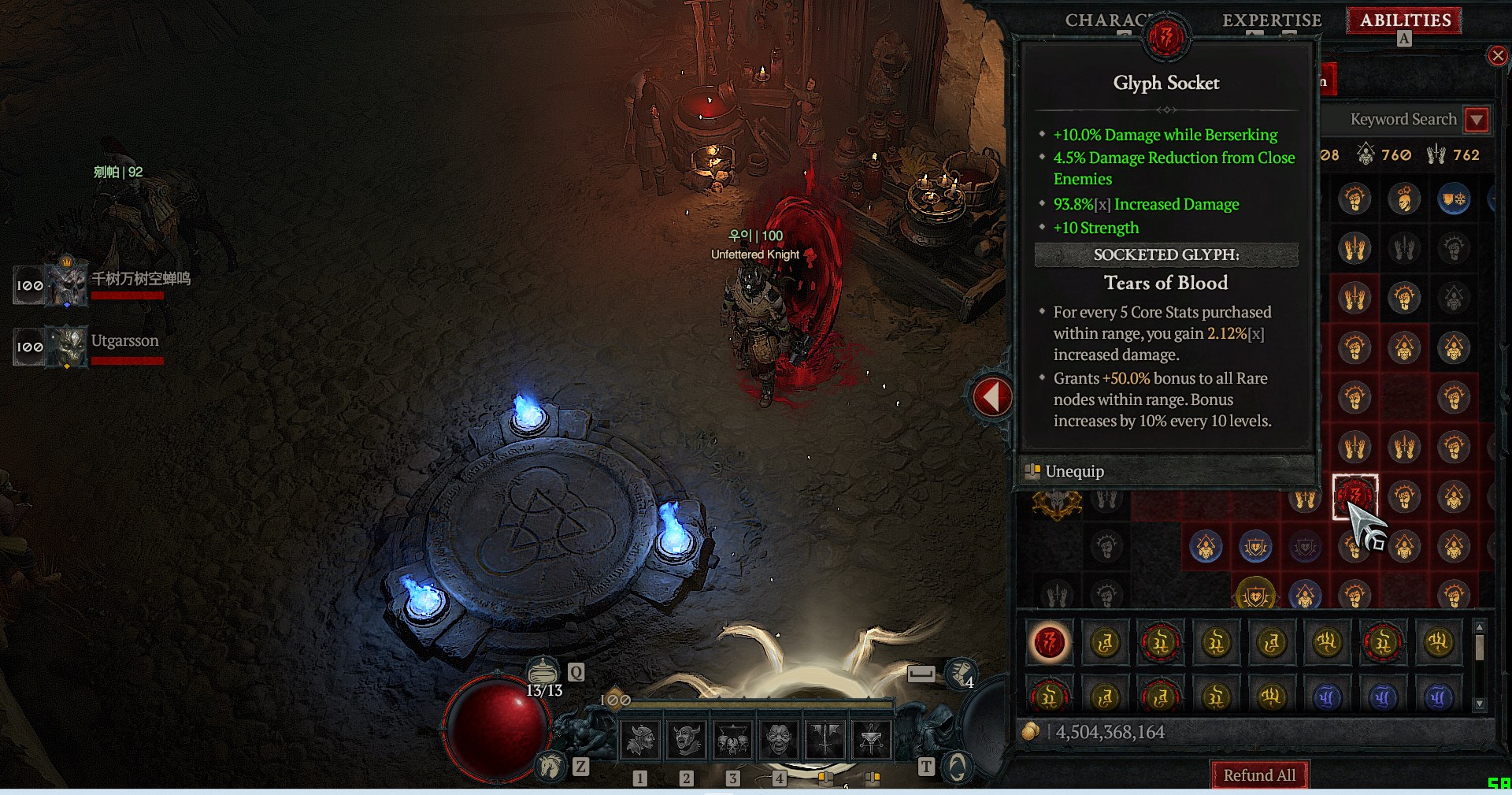Trigger the evade boot icon
Image resolution: width=1512 pixels, height=795 pixels.
tap(961, 673)
